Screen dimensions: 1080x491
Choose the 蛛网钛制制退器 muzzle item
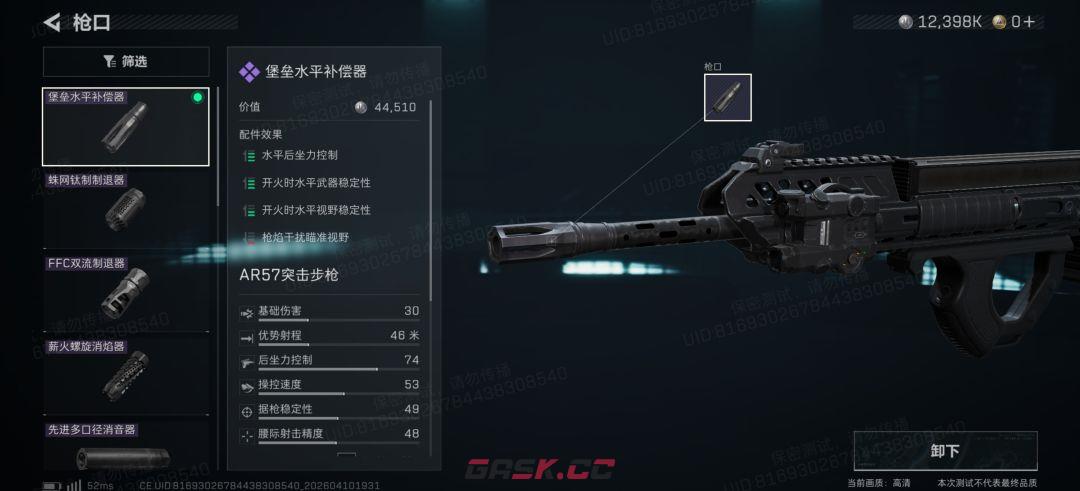pos(126,209)
